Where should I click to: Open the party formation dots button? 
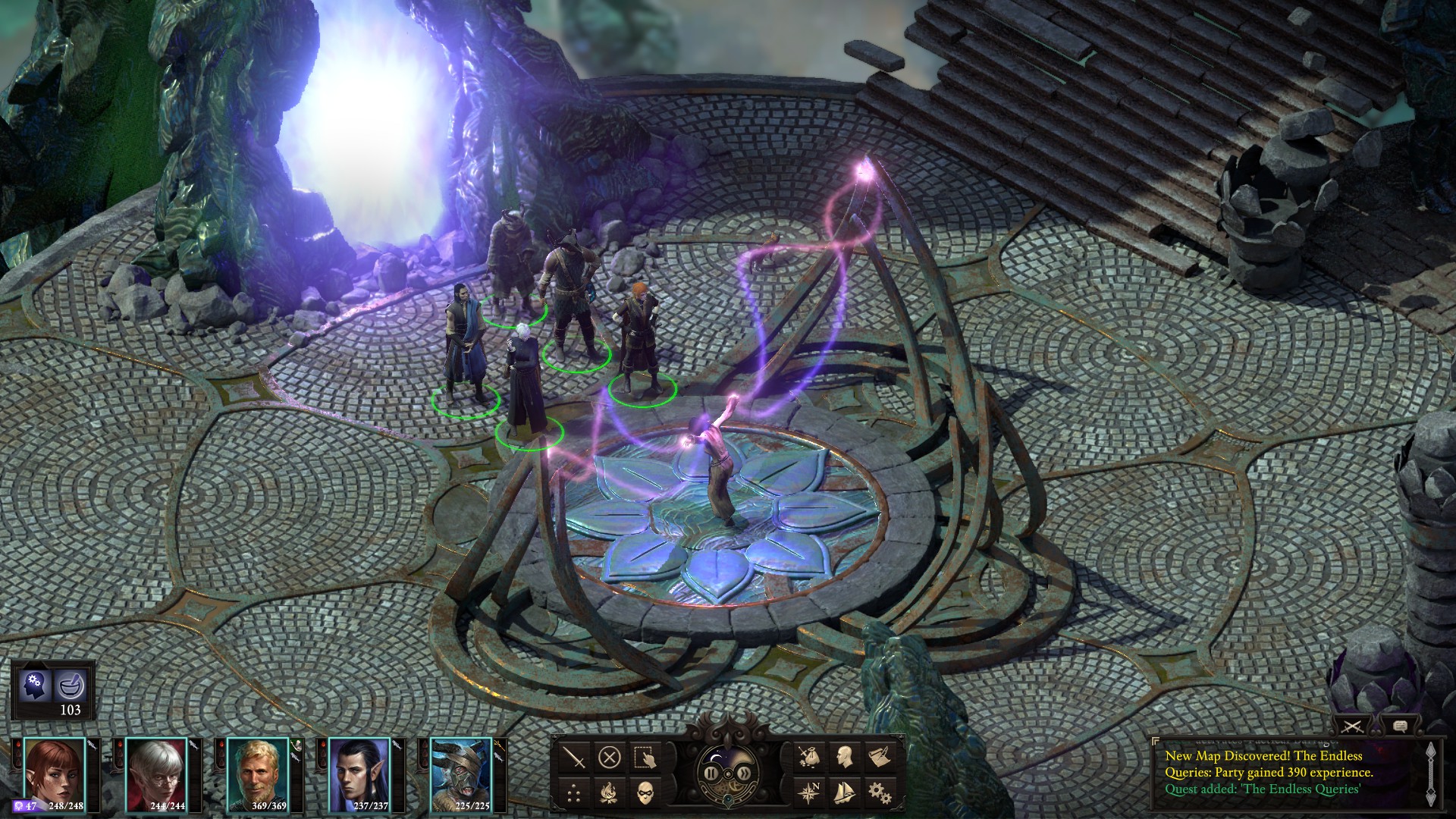575,792
